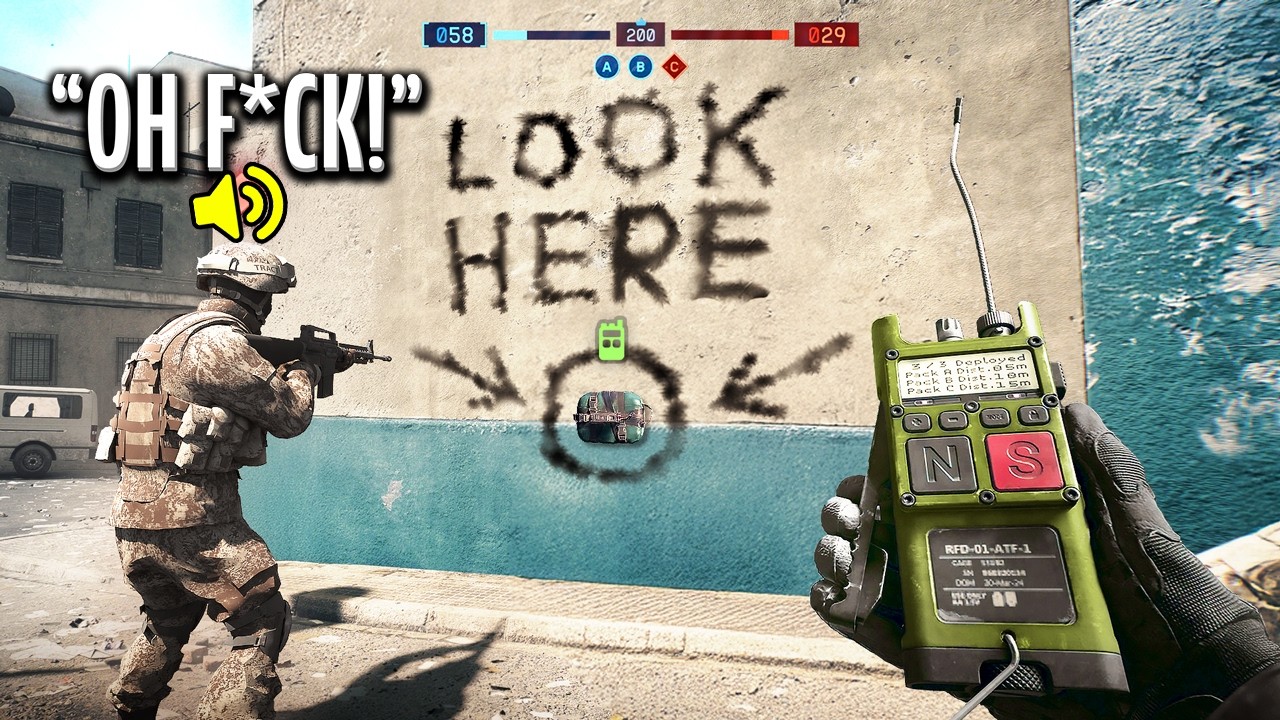Image resolution: width=1280 pixels, height=720 pixels.
Task: Click the red objective C diamond icon
Action: [x=675, y=67]
